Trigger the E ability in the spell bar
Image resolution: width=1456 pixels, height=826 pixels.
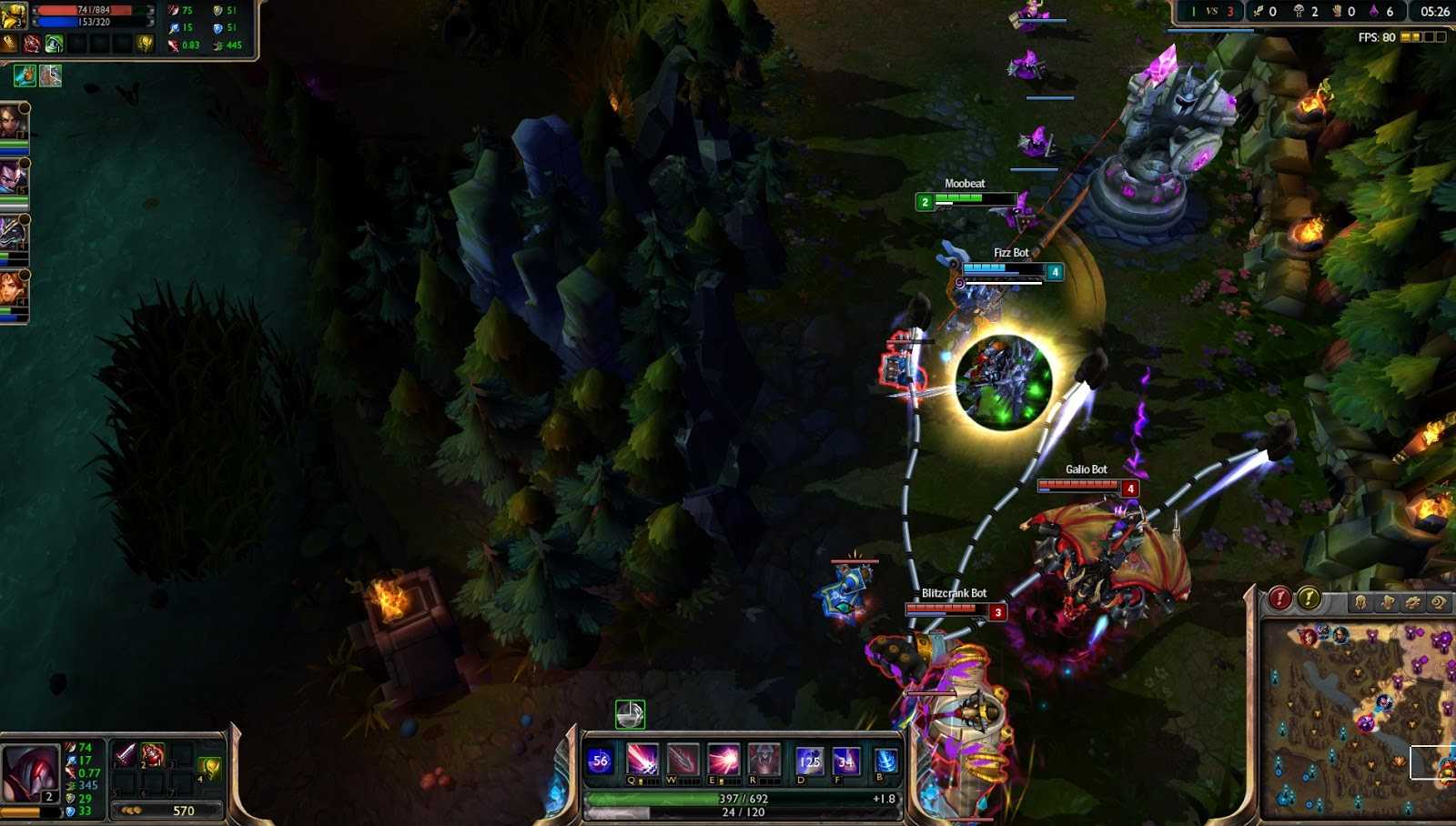[724, 758]
